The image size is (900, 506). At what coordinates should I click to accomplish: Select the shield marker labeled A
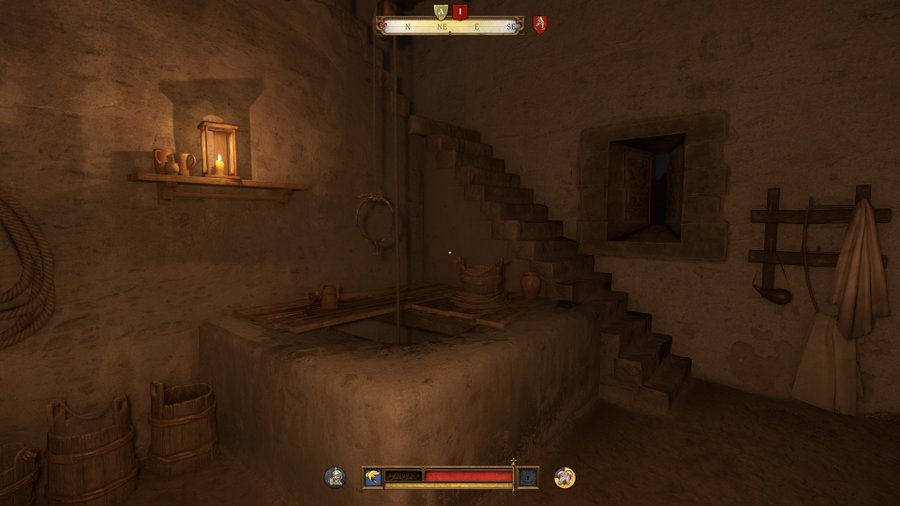tap(440, 11)
